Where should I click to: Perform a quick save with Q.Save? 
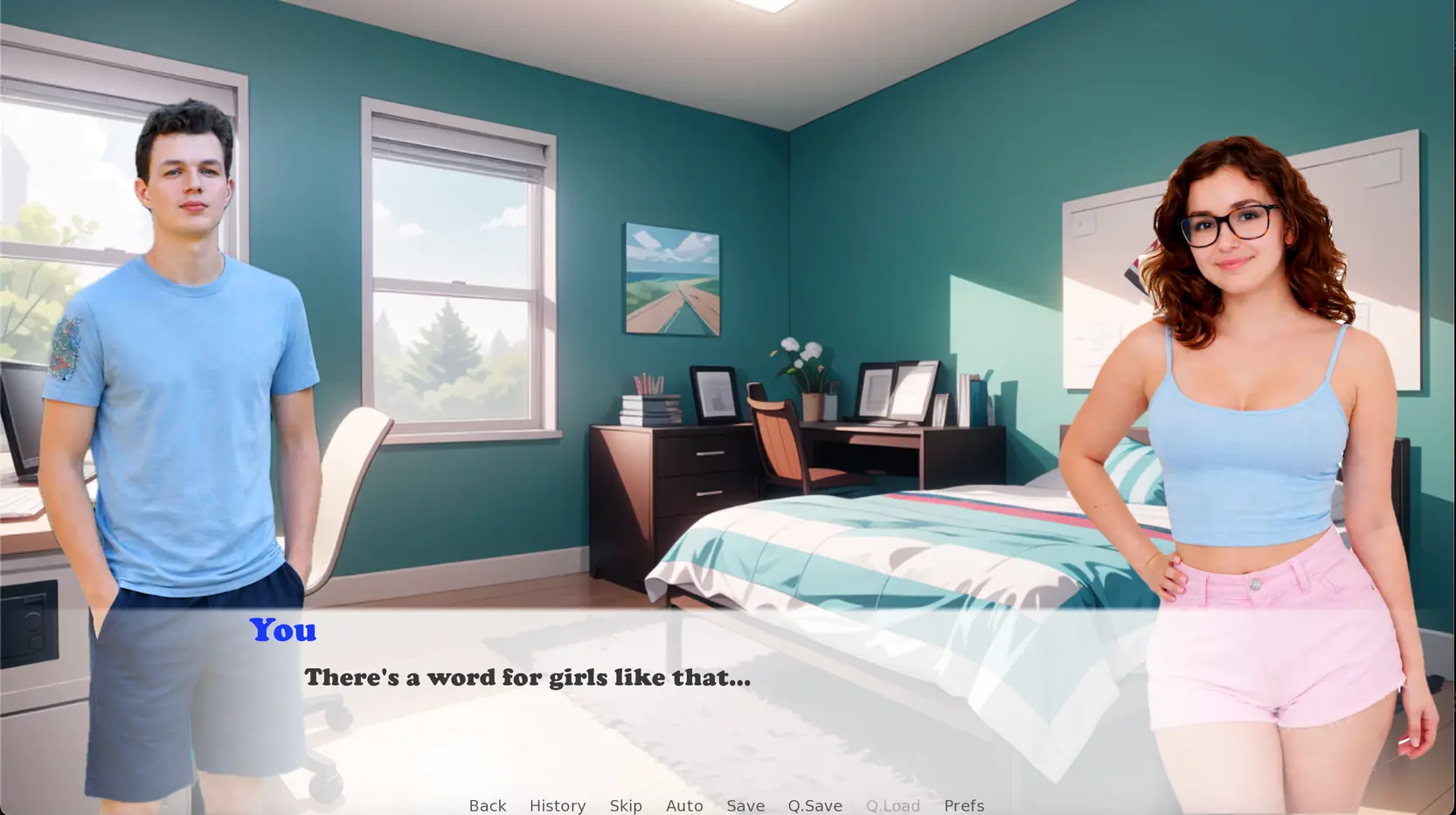click(x=815, y=805)
